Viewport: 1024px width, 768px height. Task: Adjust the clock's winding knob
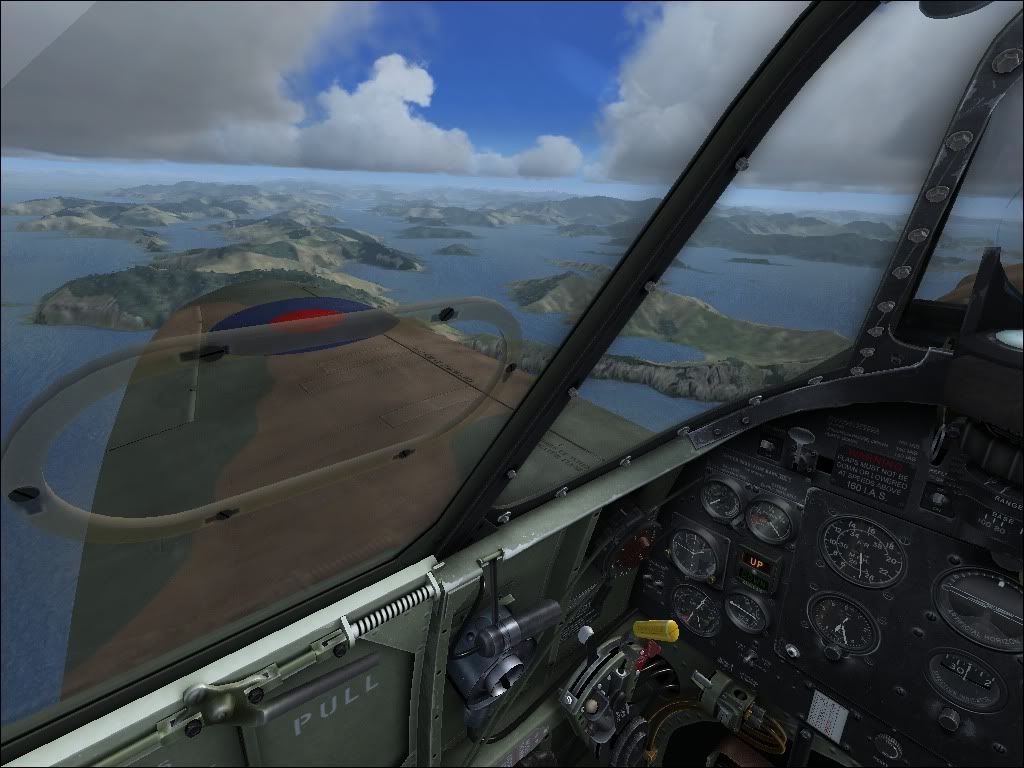coord(832,652)
